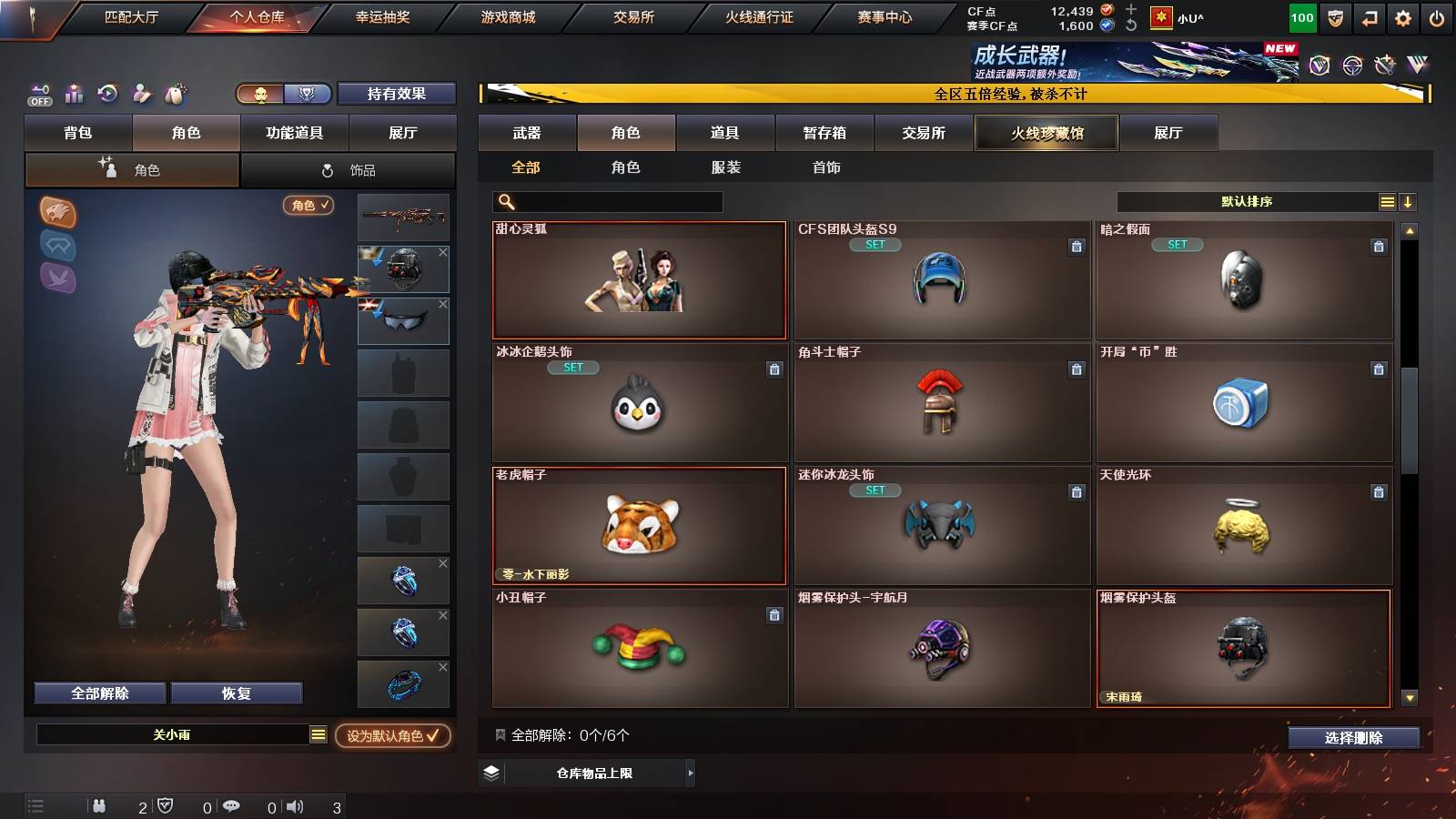Image resolution: width=1456 pixels, height=819 pixels.
Task: Open the growth chart icon near top left
Action: pyautogui.click(x=74, y=93)
